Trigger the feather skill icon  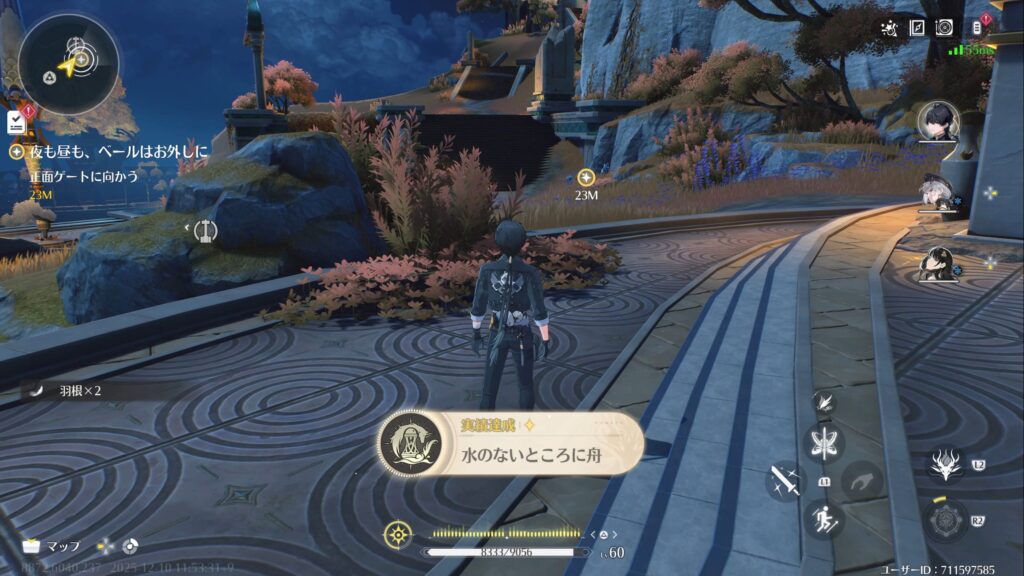coord(824,402)
